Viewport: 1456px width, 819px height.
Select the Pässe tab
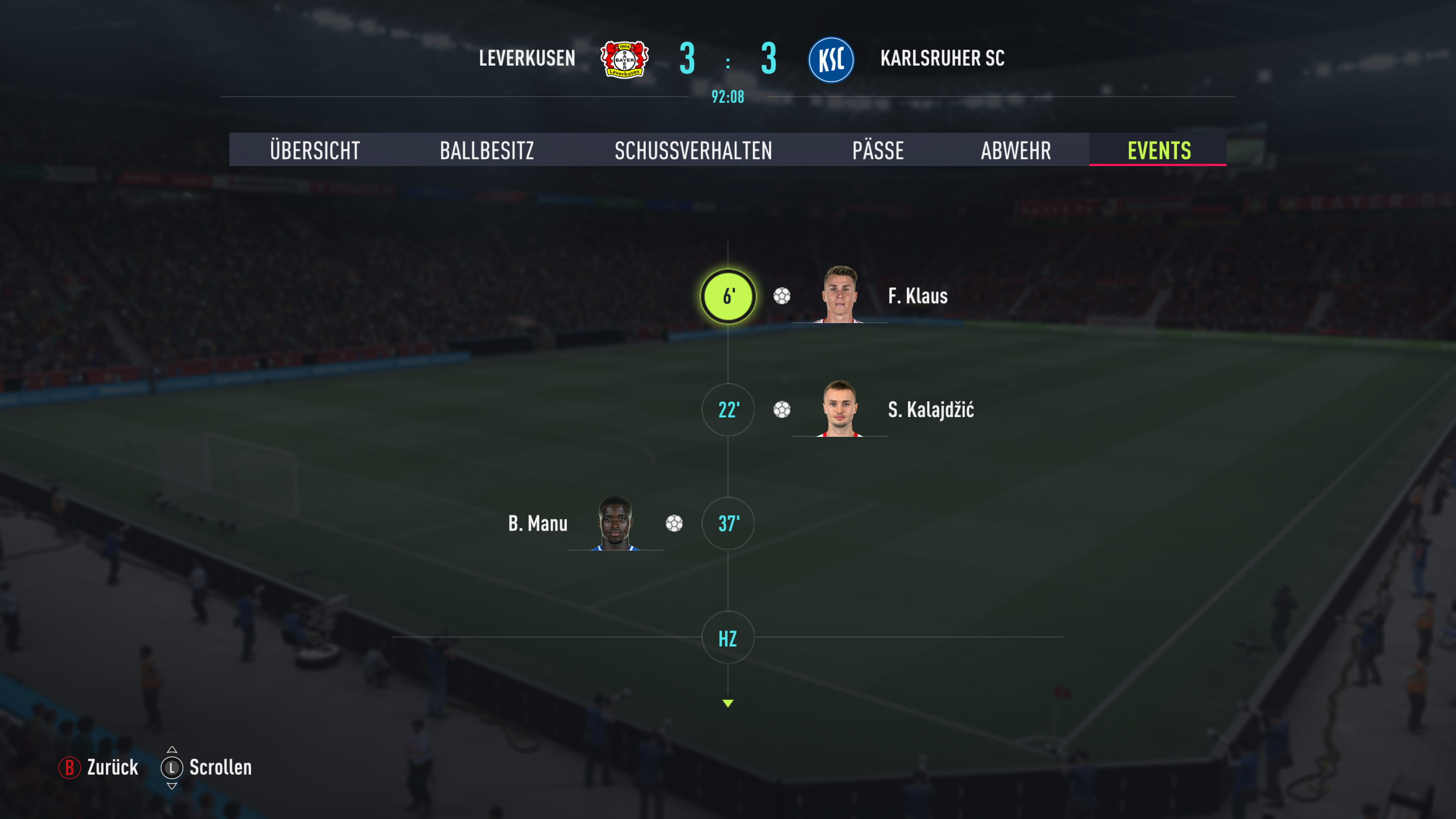(x=878, y=151)
